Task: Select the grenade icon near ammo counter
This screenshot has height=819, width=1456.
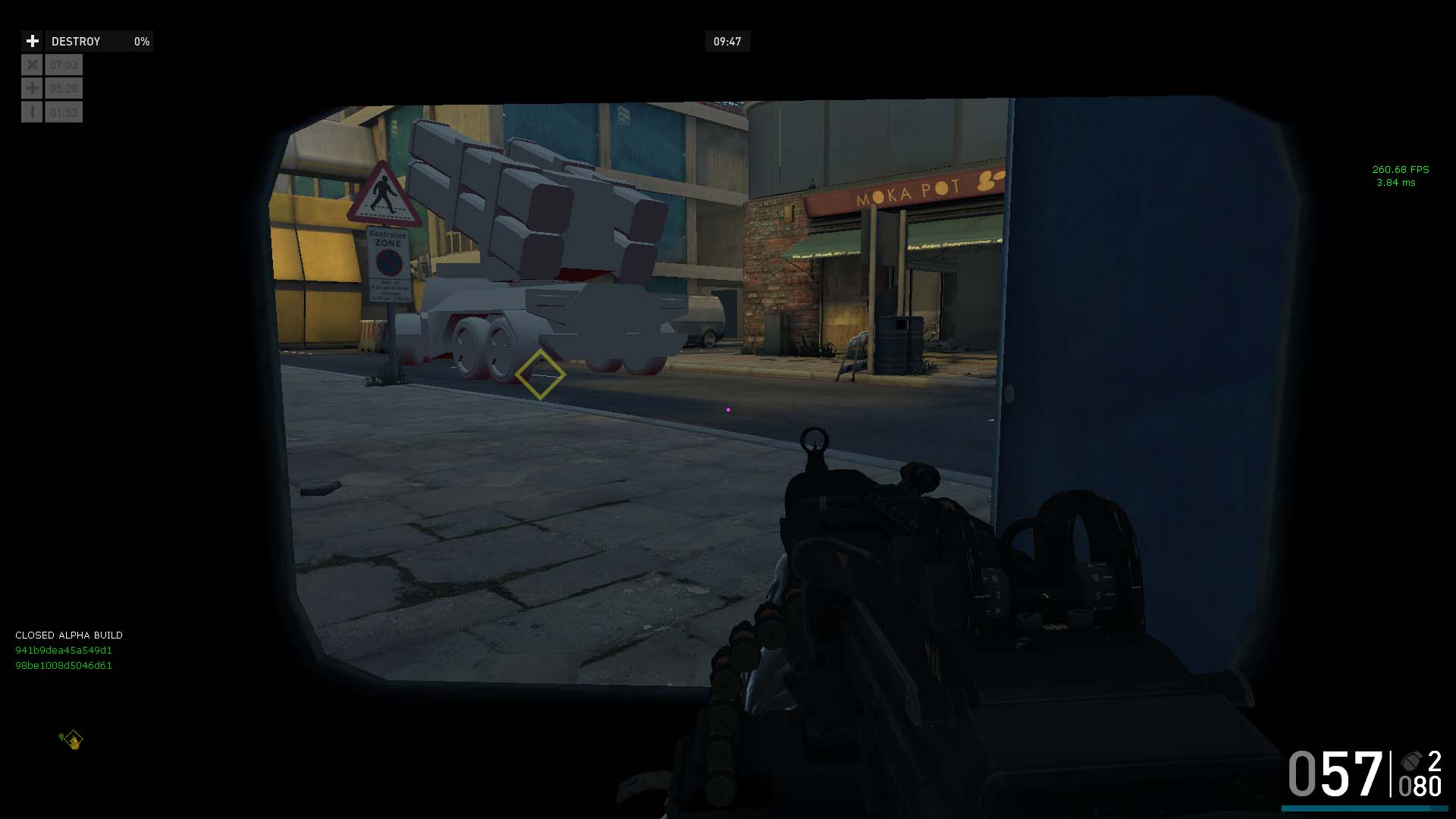Action: click(x=1411, y=761)
